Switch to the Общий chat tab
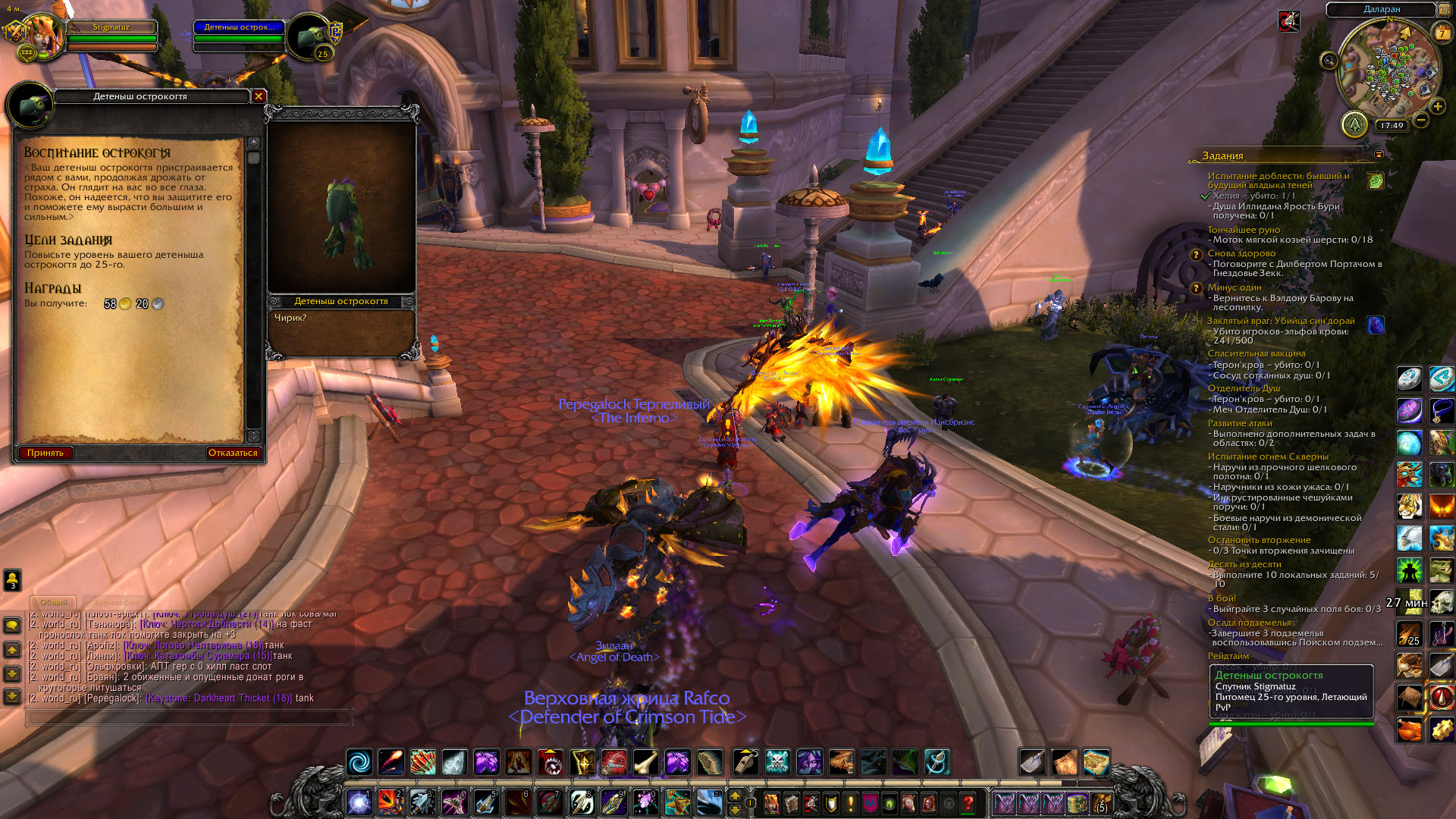The width and height of the screenshot is (1456, 819). (53, 602)
